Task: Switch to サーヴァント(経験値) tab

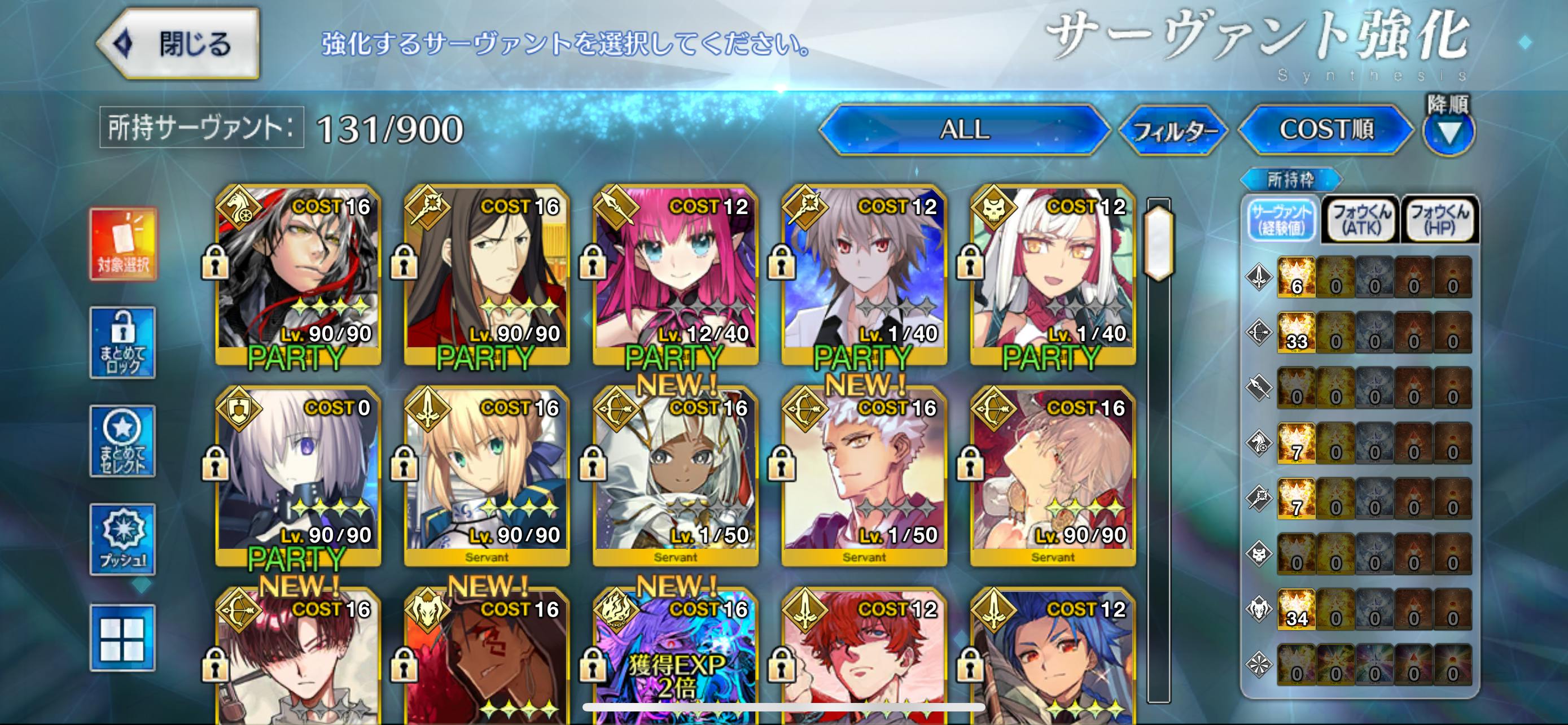Action: (x=1281, y=220)
